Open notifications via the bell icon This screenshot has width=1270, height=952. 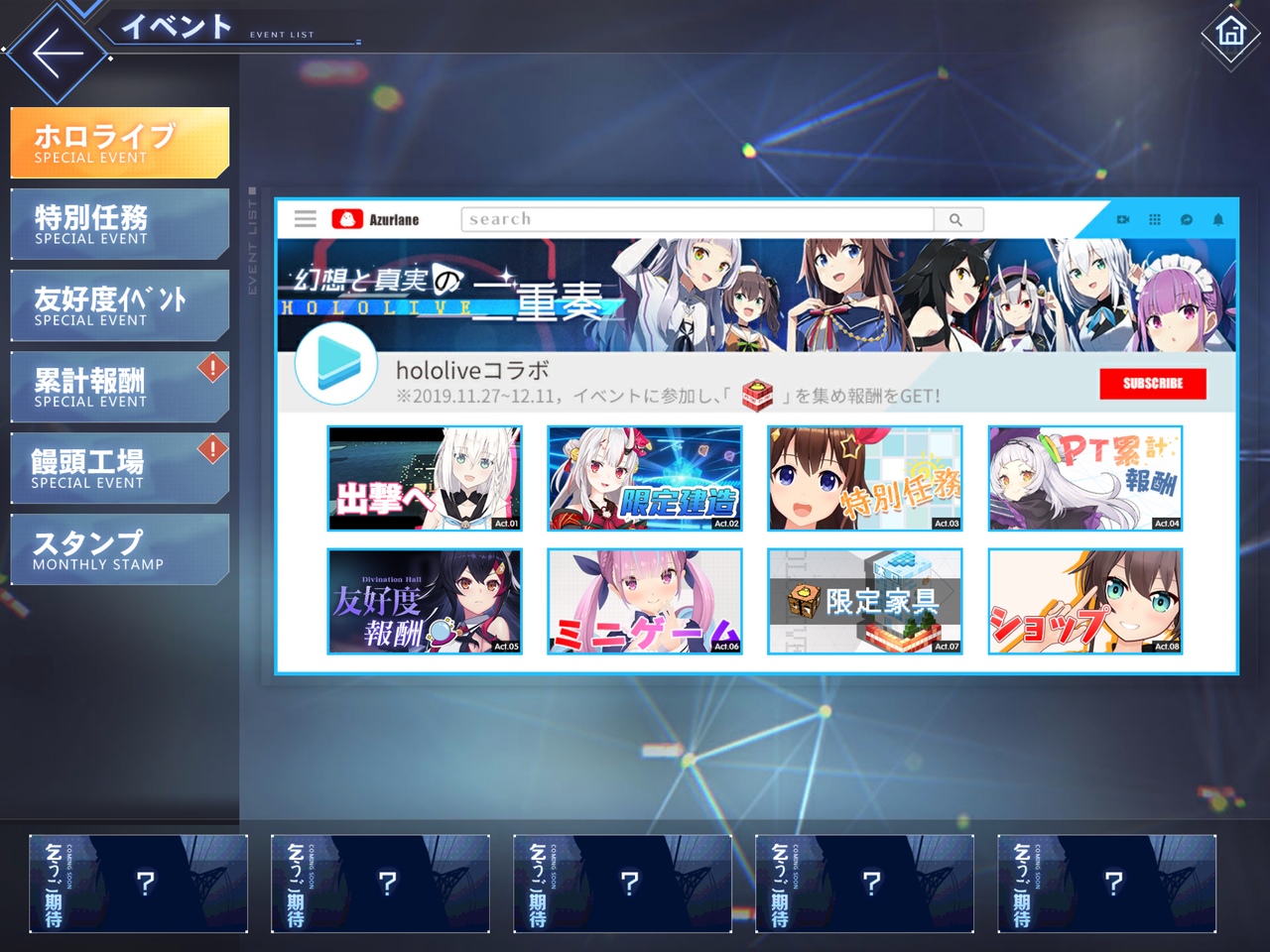pos(1219,219)
